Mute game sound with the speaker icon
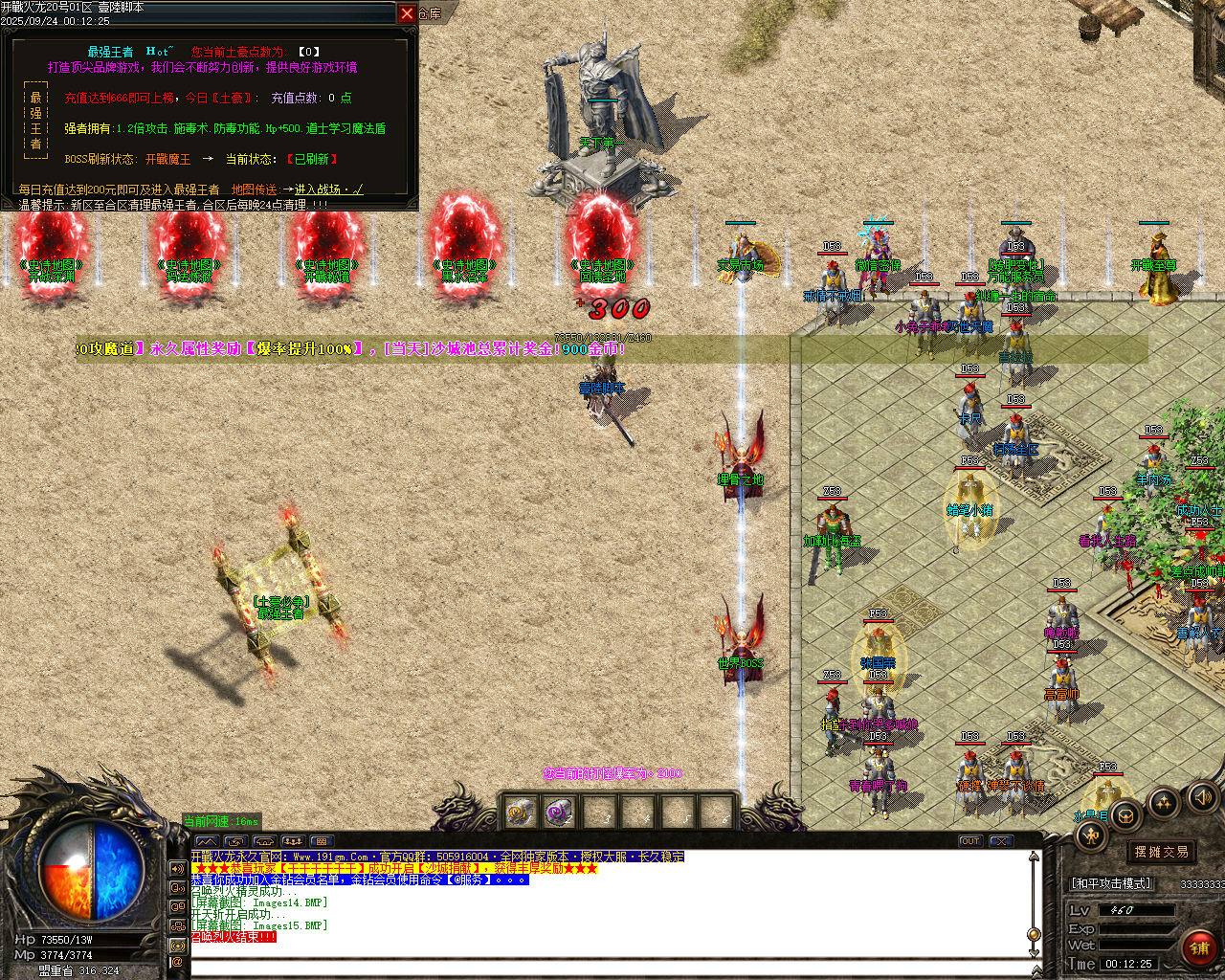This screenshot has width=1225, height=980. click(1202, 798)
